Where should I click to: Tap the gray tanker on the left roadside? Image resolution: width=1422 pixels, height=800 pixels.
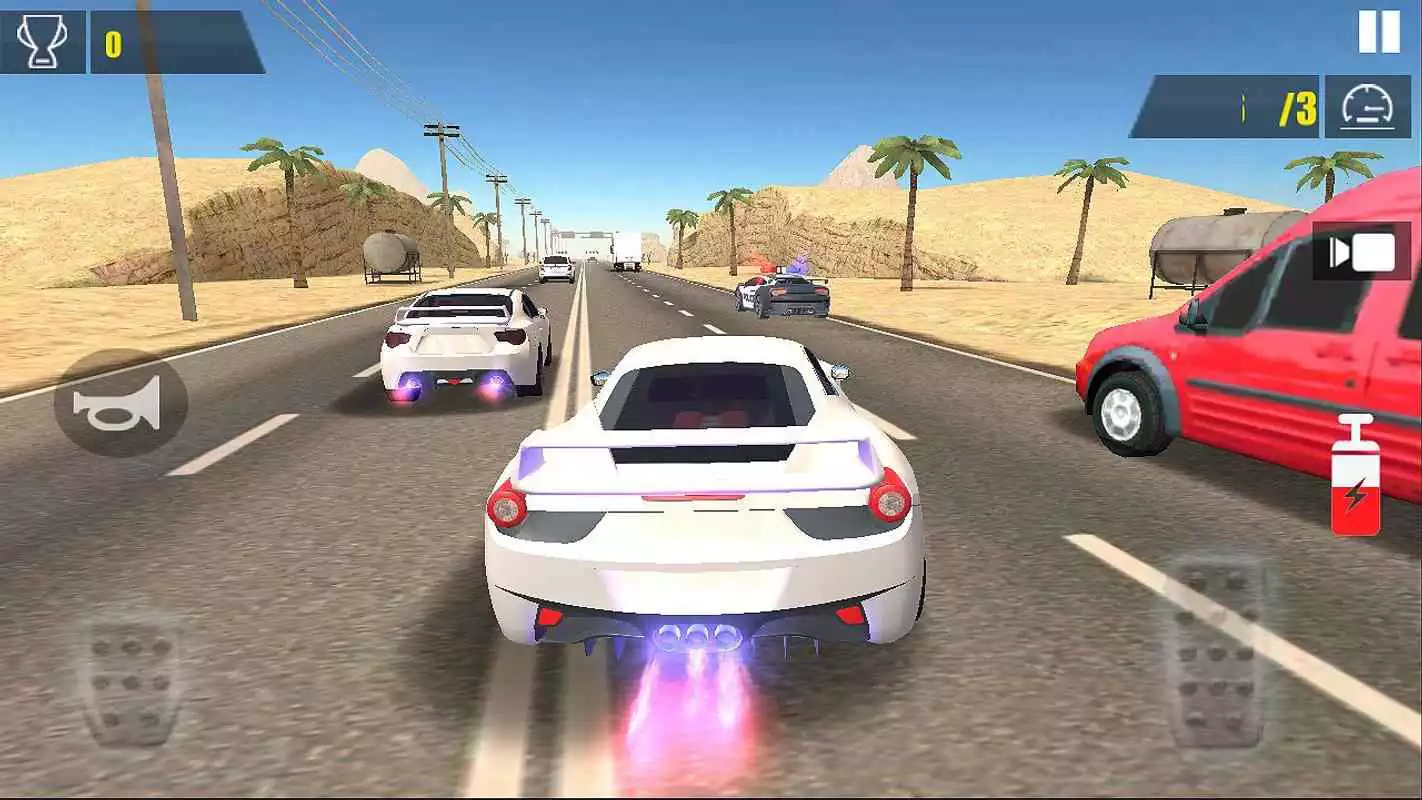pos(392,255)
